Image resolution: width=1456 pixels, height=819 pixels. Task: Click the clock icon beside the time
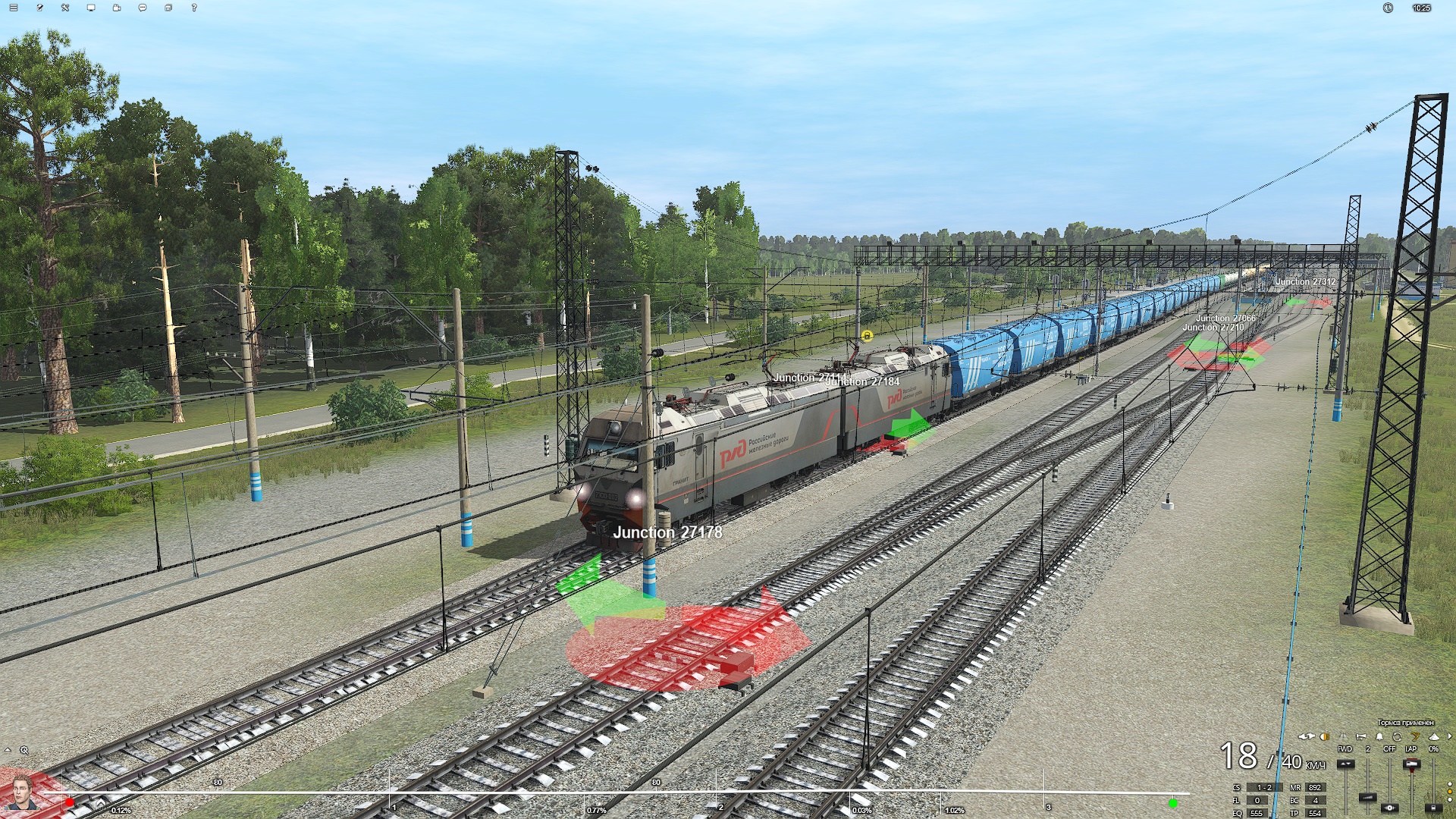point(1388,8)
